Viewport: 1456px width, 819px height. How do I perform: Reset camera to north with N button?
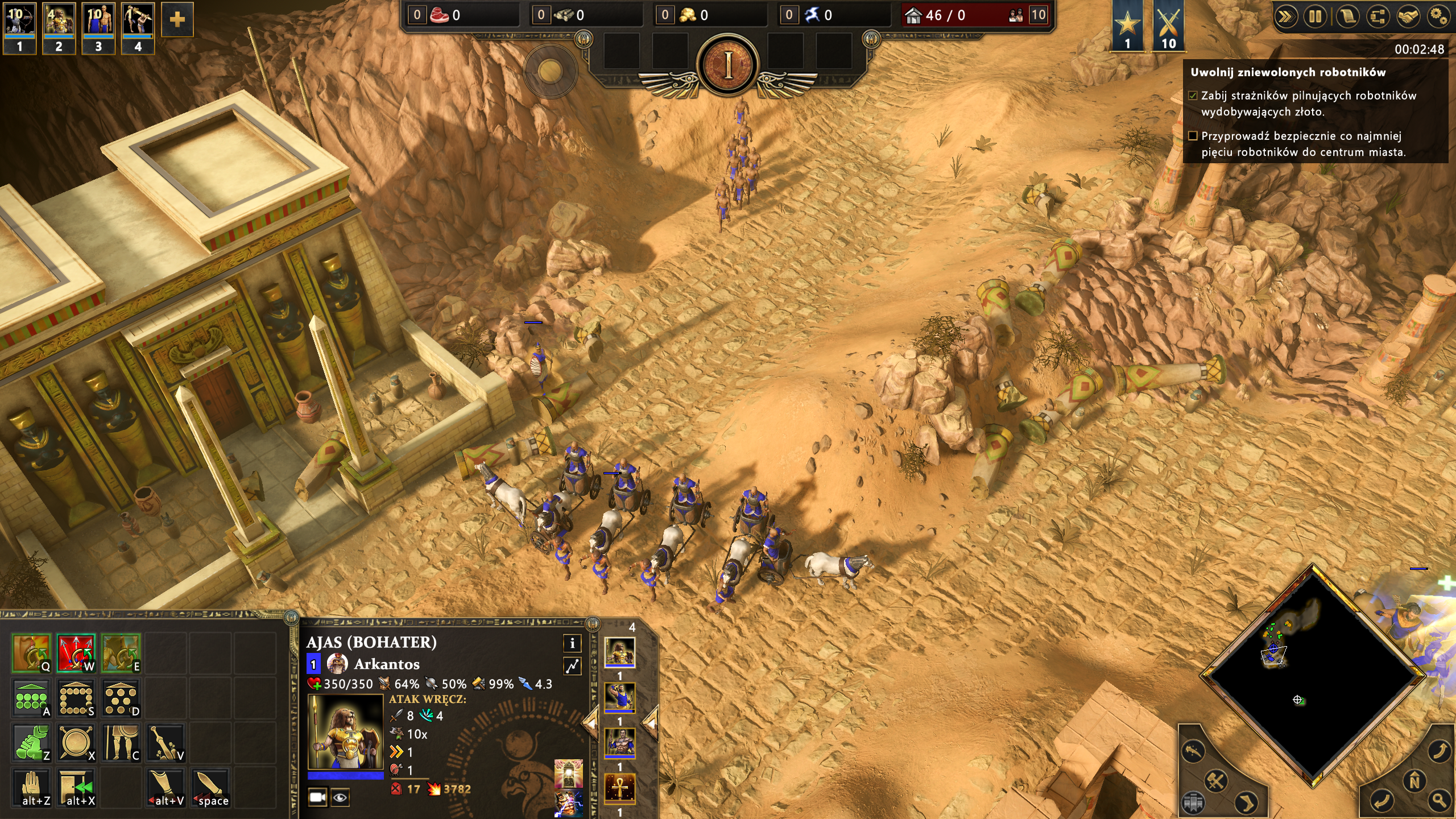[x=1414, y=781]
